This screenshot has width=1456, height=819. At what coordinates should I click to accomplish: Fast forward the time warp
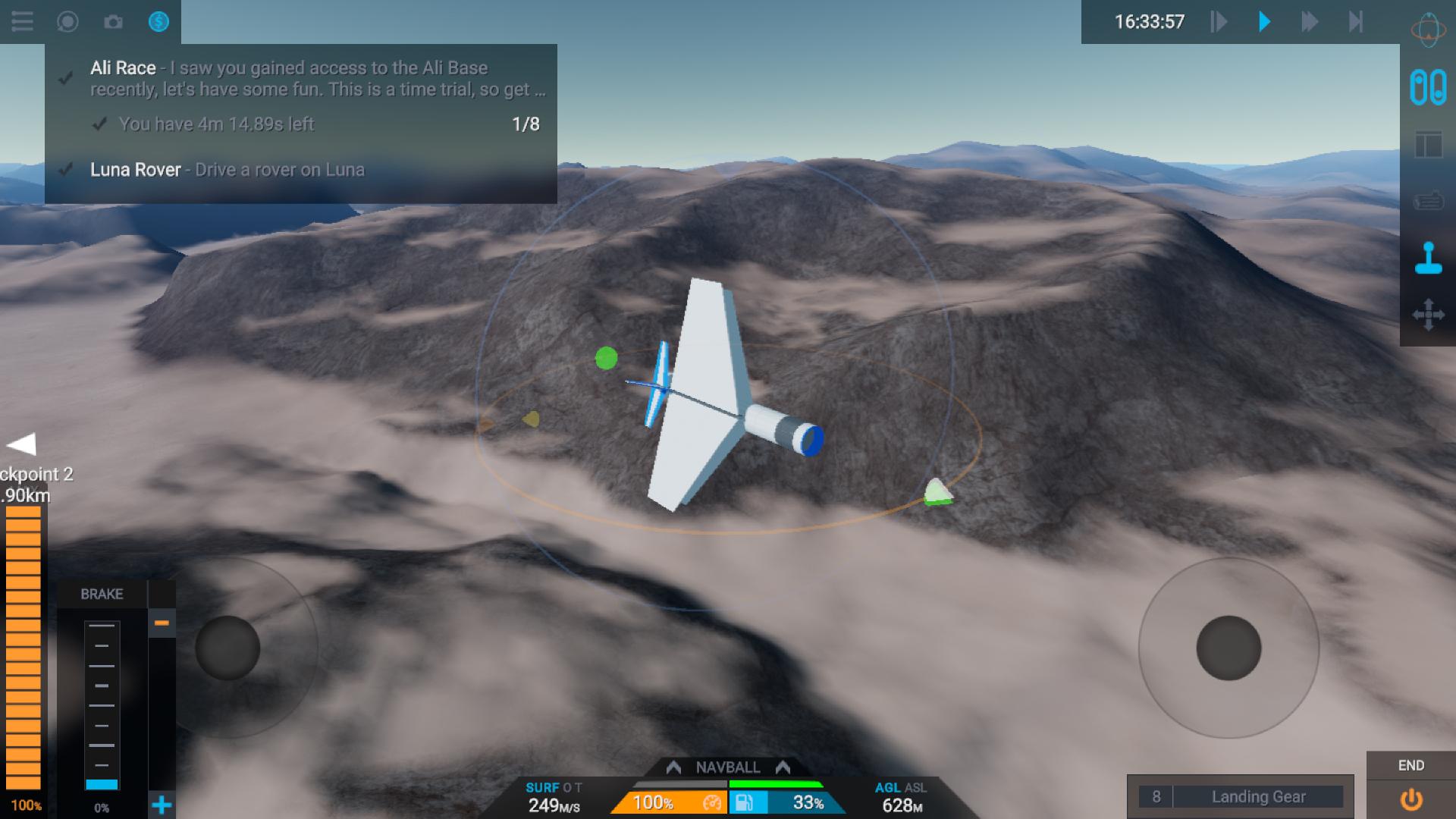[x=1310, y=21]
